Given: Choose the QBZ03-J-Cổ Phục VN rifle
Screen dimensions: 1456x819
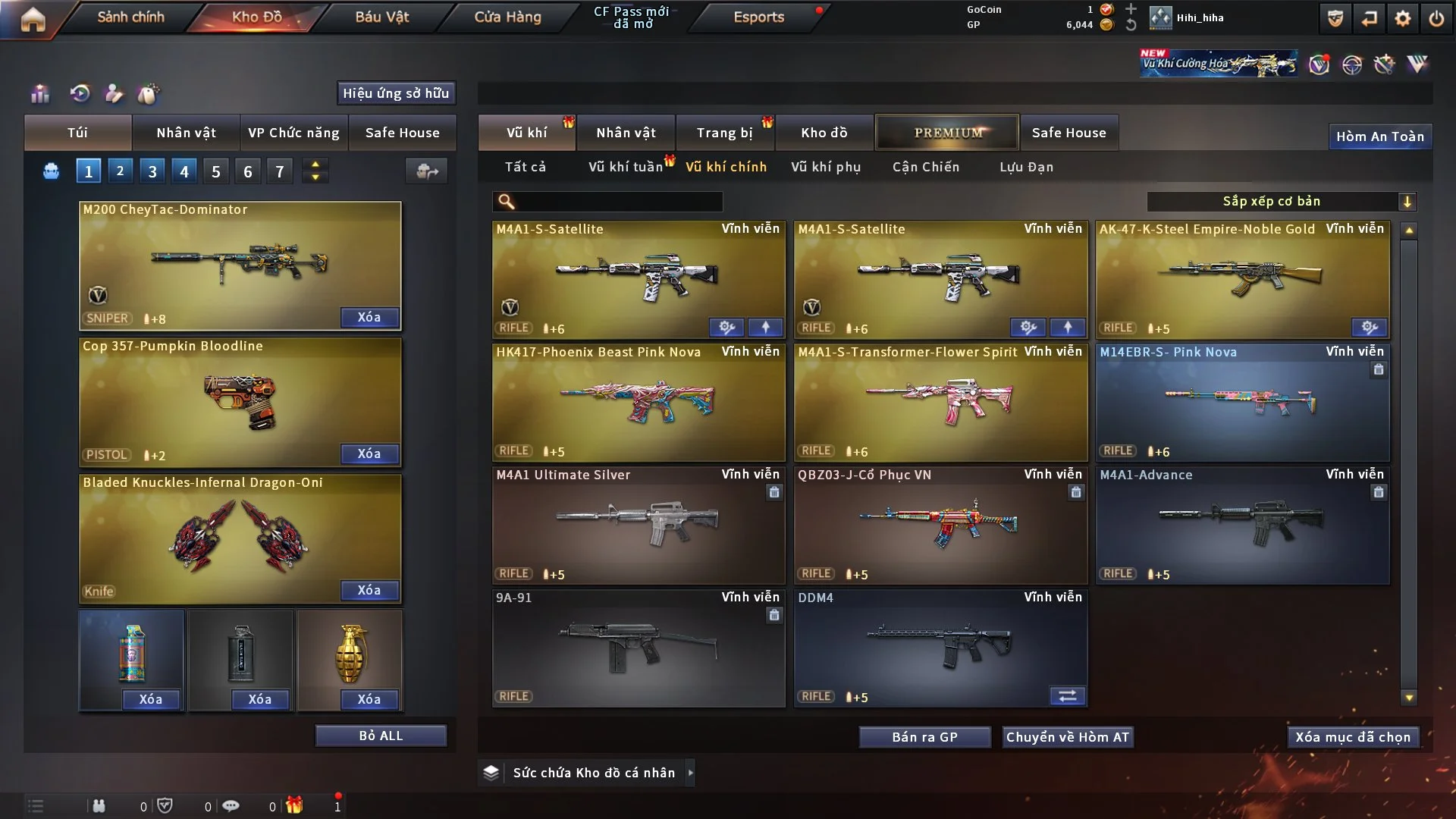Looking at the screenshot, I should pyautogui.click(x=940, y=525).
